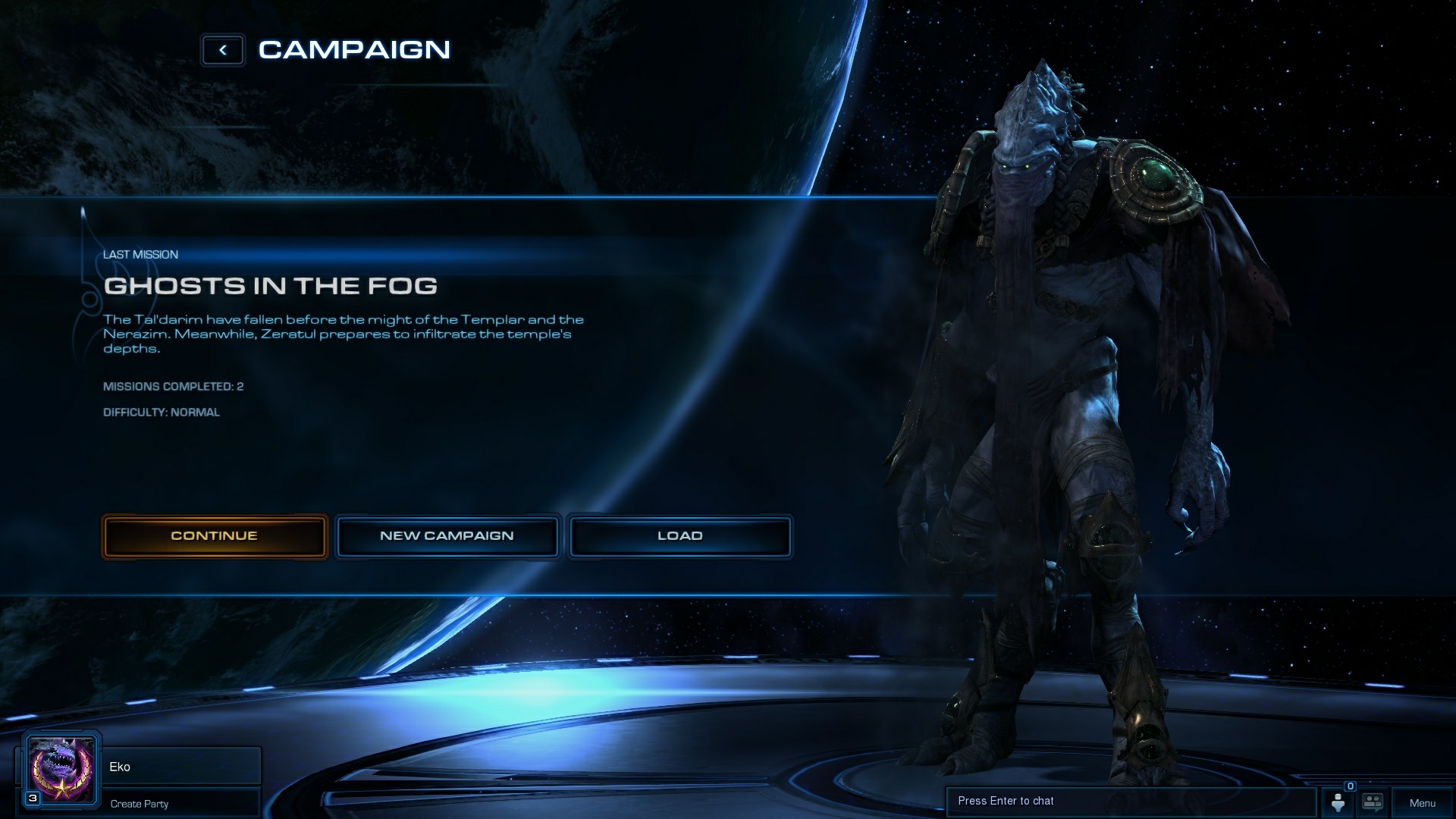Viewport: 1456px width, 819px height.
Task: Open the Load saved game screen
Action: (x=679, y=536)
